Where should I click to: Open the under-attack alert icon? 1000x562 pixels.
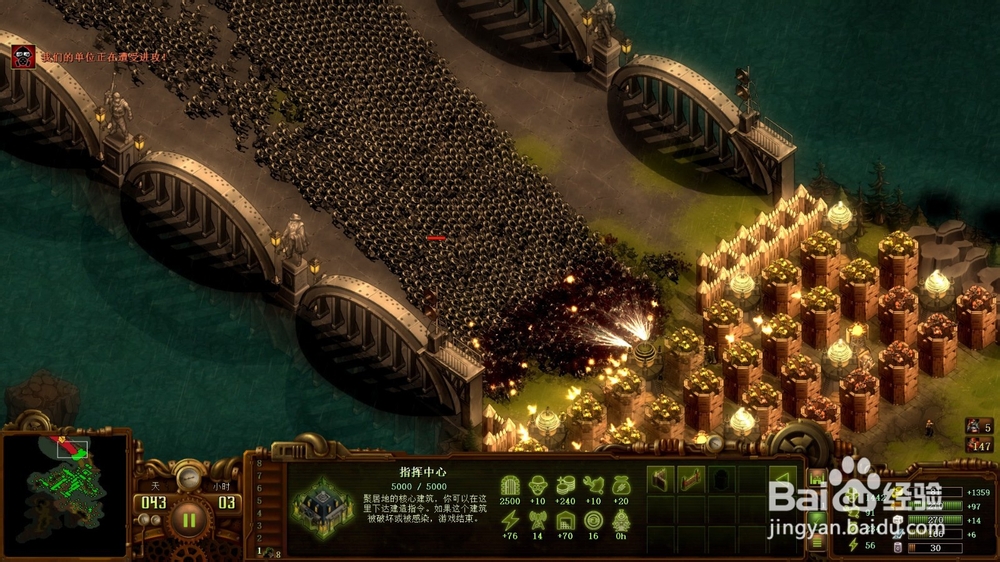[x=23, y=56]
